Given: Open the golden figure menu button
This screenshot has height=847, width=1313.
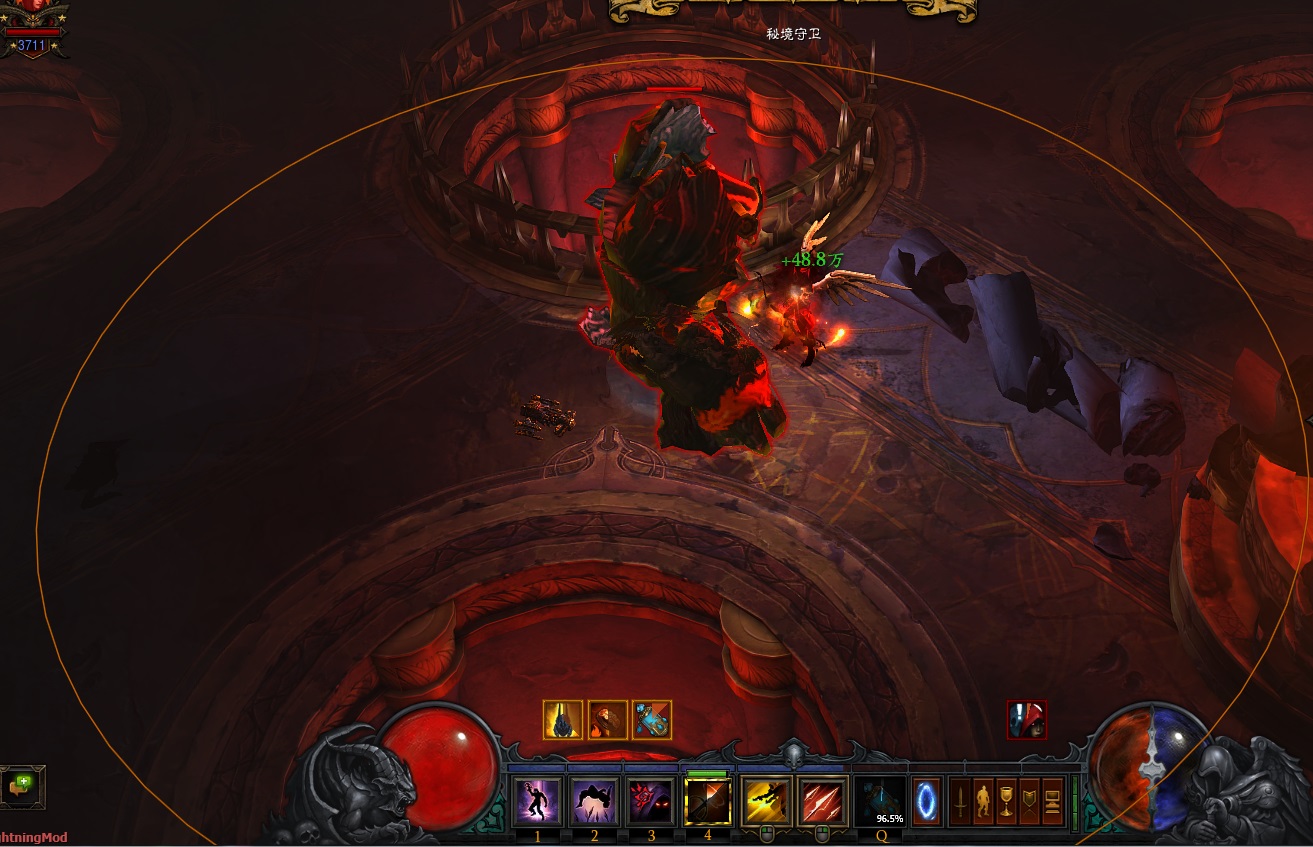Looking at the screenshot, I should (983, 800).
